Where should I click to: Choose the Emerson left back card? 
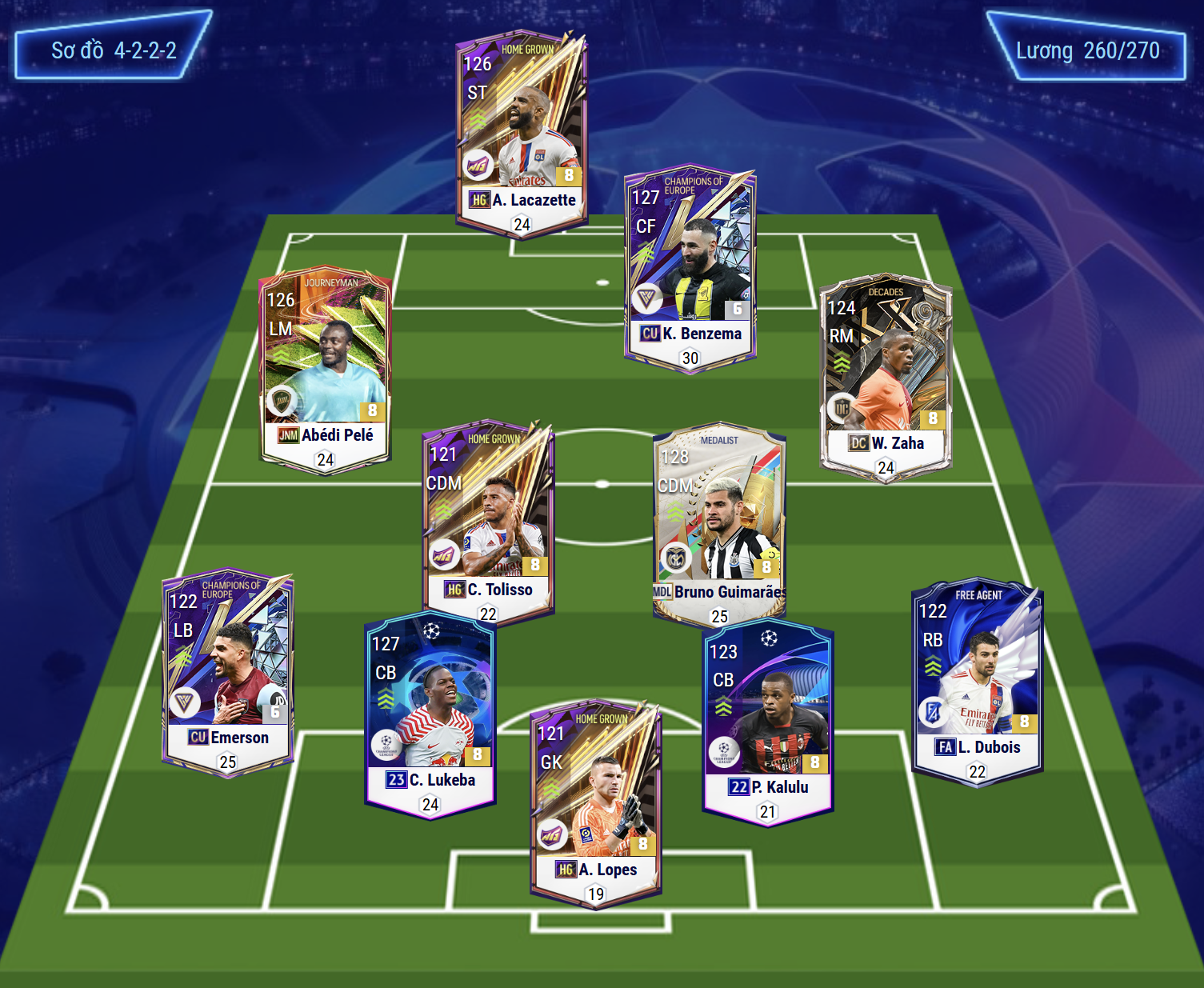(x=228, y=672)
